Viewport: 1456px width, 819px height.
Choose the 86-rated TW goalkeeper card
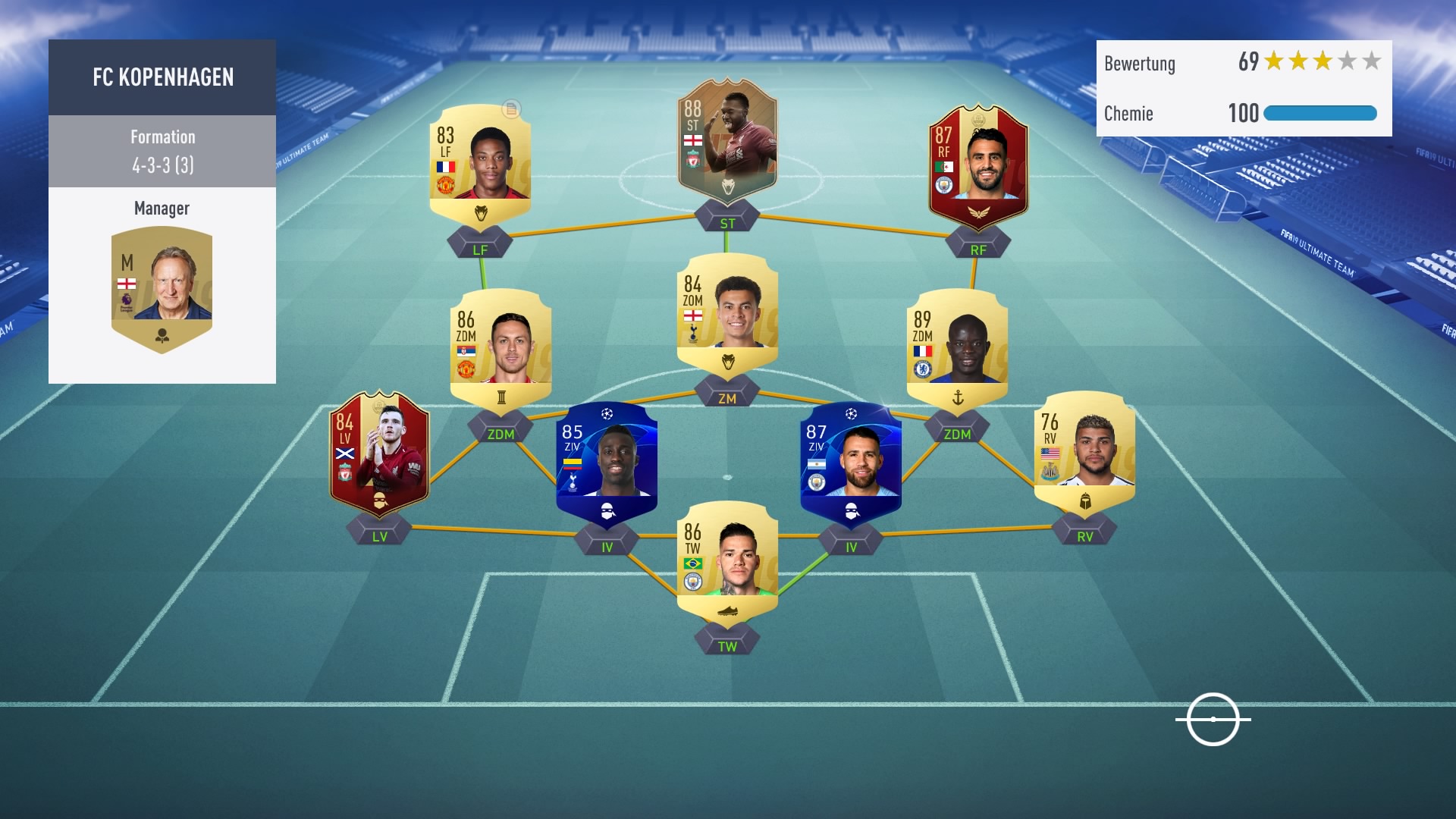726,561
